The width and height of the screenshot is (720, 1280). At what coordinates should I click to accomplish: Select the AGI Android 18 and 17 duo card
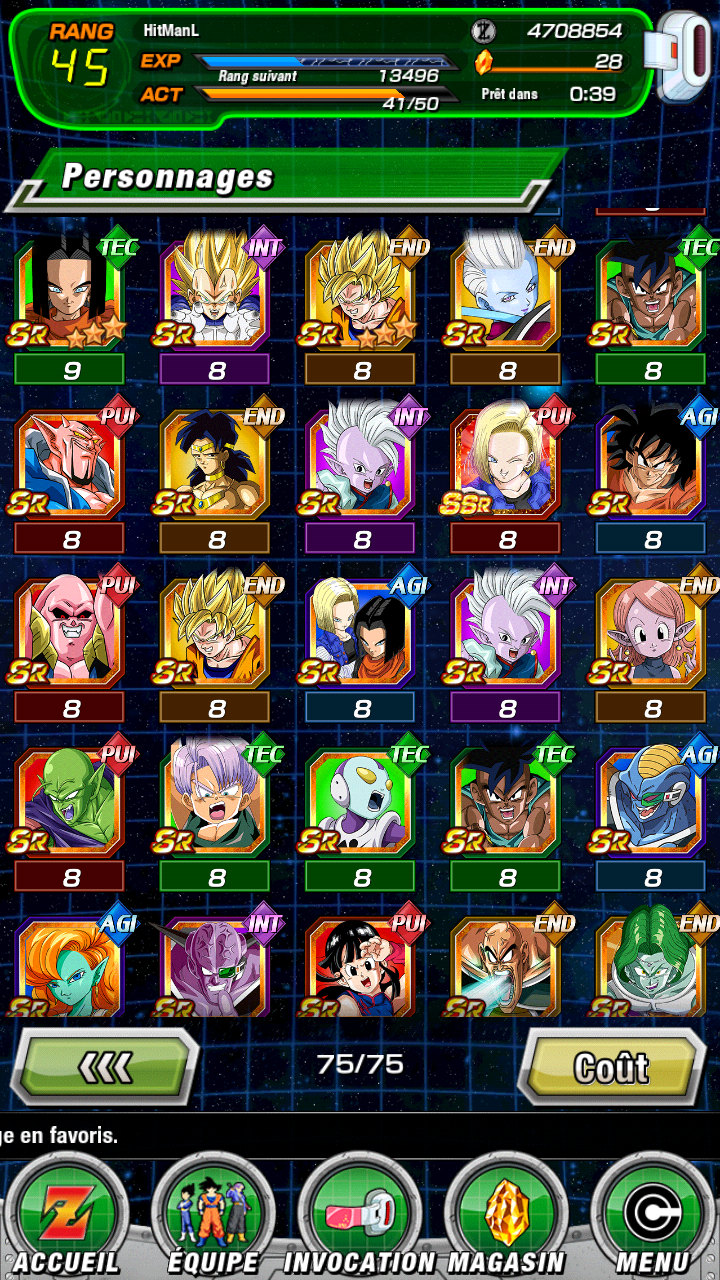coord(361,632)
